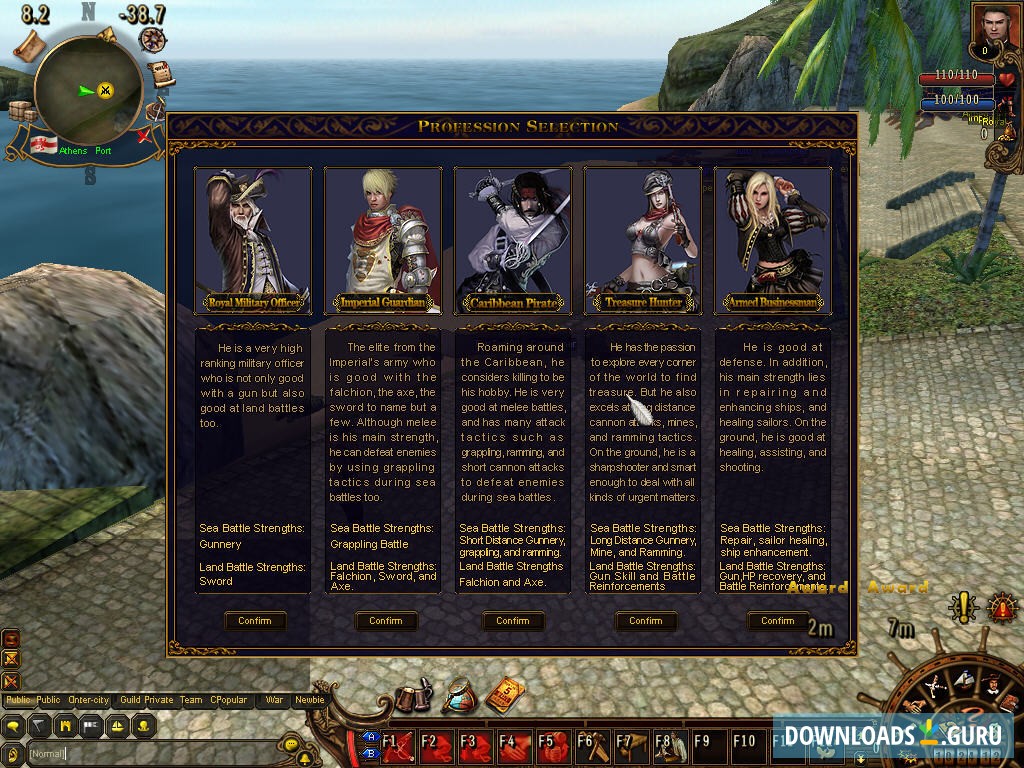
Task: Confirm the Caribbean Pirate profession
Action: tap(513, 621)
